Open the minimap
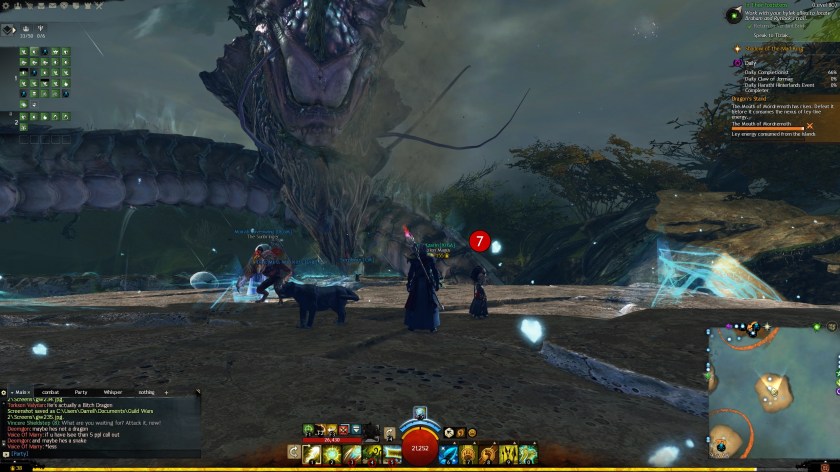 click(775, 390)
